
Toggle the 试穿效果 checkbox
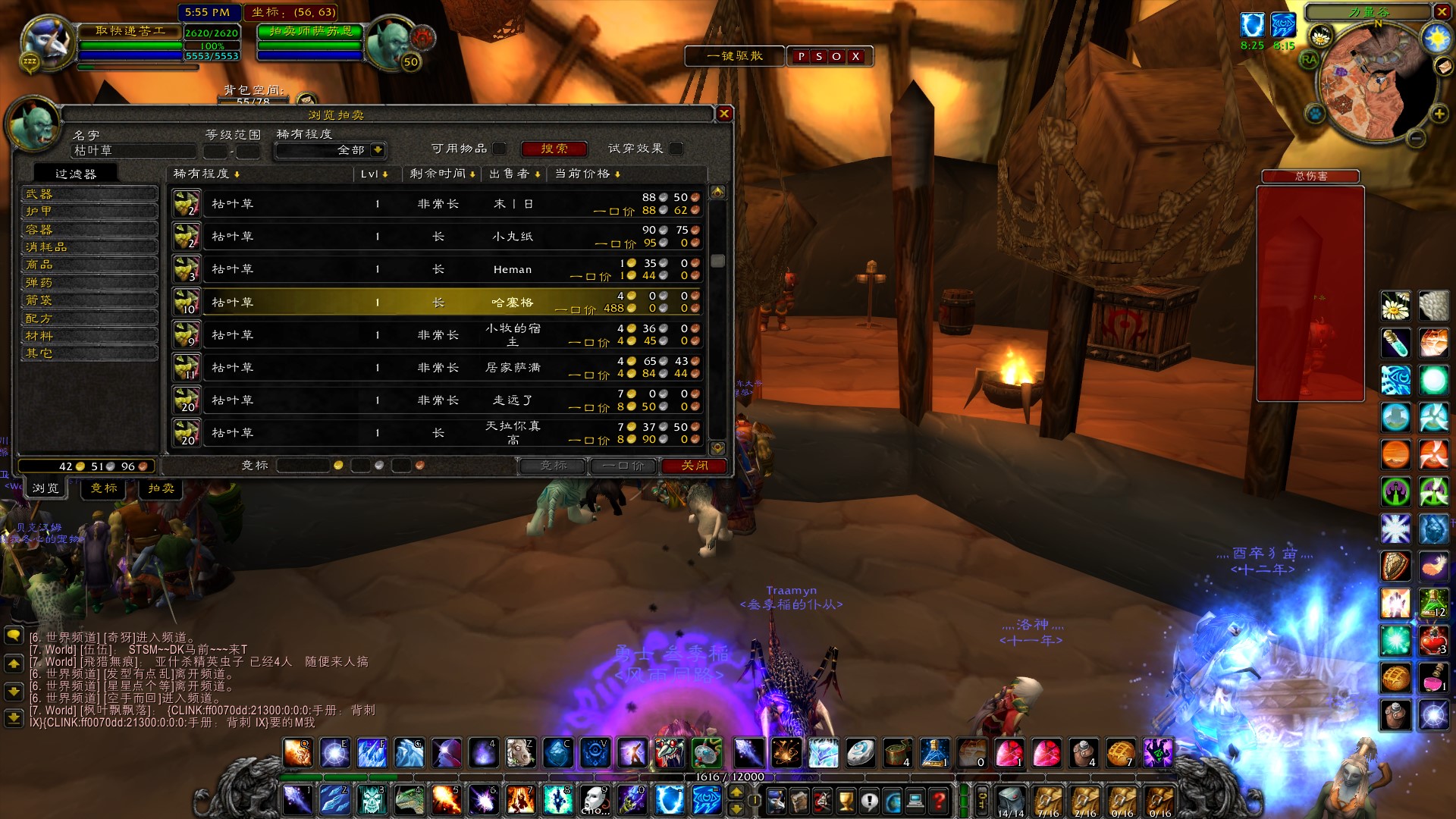pos(676,149)
